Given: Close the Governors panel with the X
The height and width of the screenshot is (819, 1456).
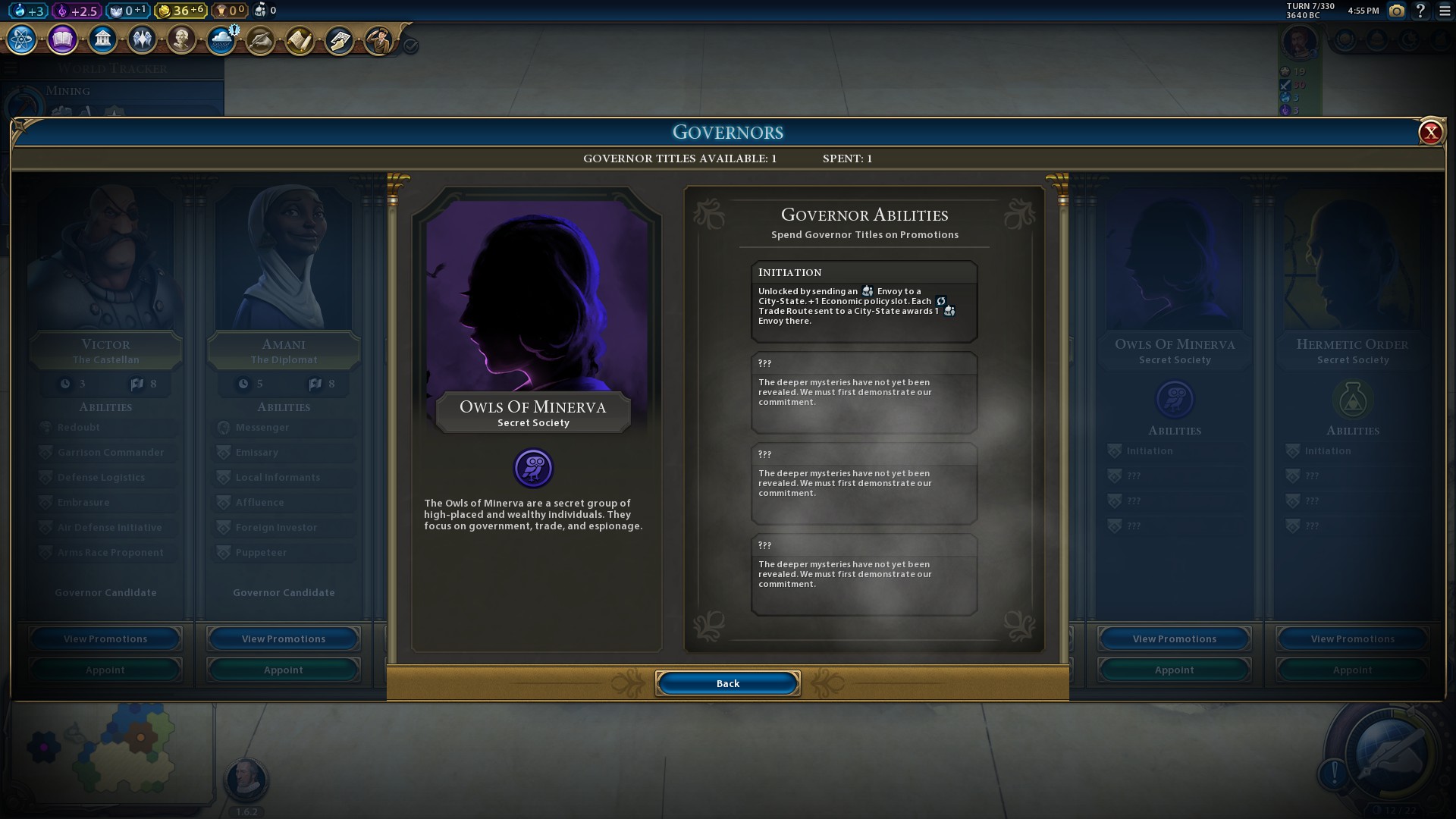Looking at the screenshot, I should click(x=1430, y=133).
